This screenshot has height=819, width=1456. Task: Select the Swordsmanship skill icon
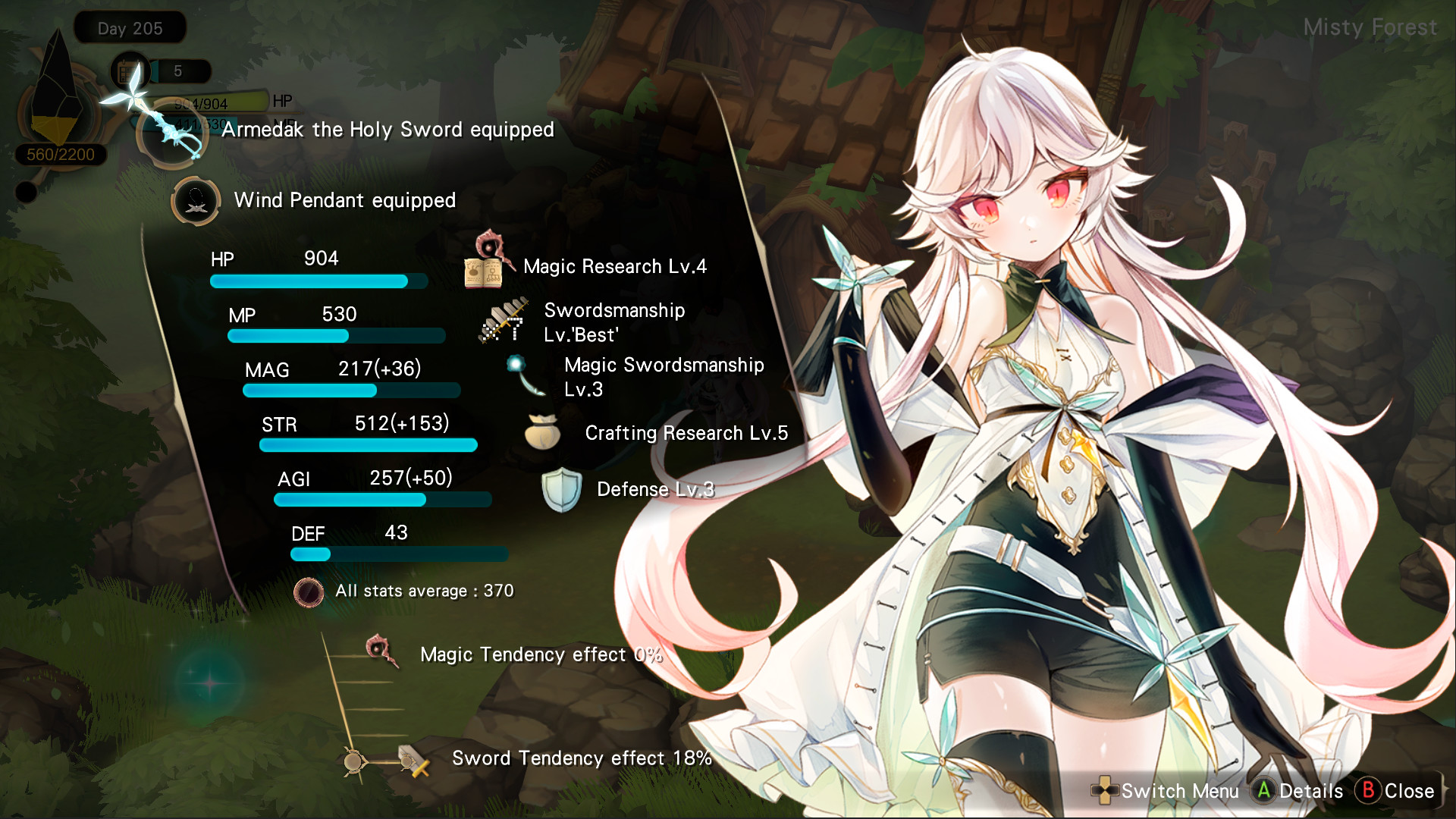coord(504,322)
